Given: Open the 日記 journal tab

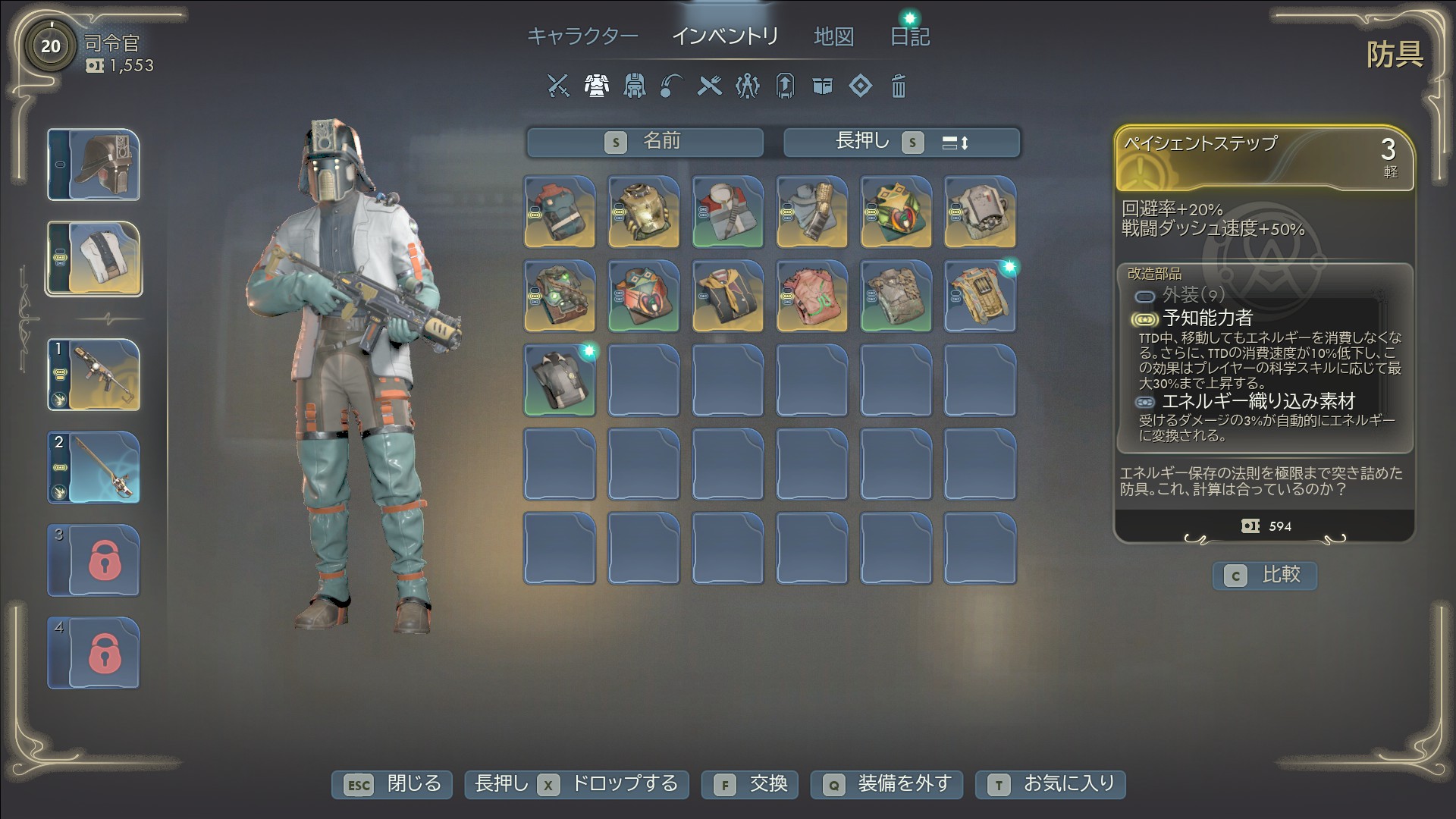Looking at the screenshot, I should tap(909, 36).
